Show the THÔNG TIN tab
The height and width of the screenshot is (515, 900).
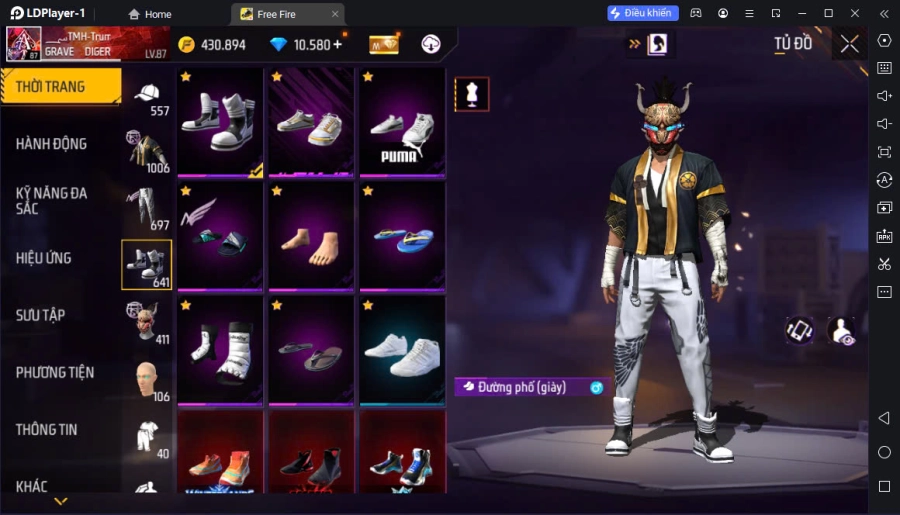click(46, 430)
